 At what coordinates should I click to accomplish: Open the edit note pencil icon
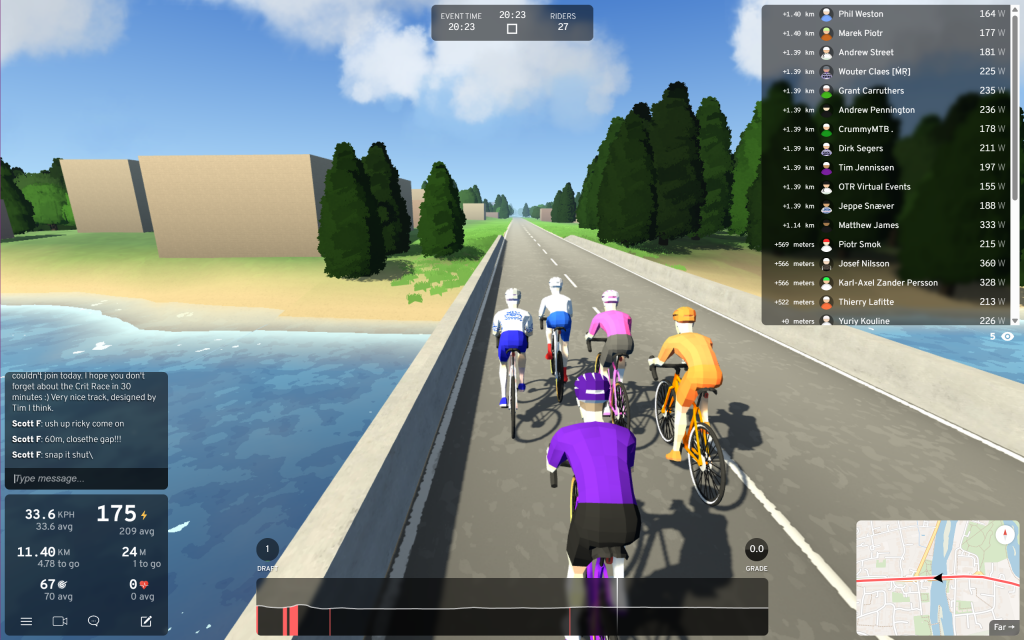point(146,621)
